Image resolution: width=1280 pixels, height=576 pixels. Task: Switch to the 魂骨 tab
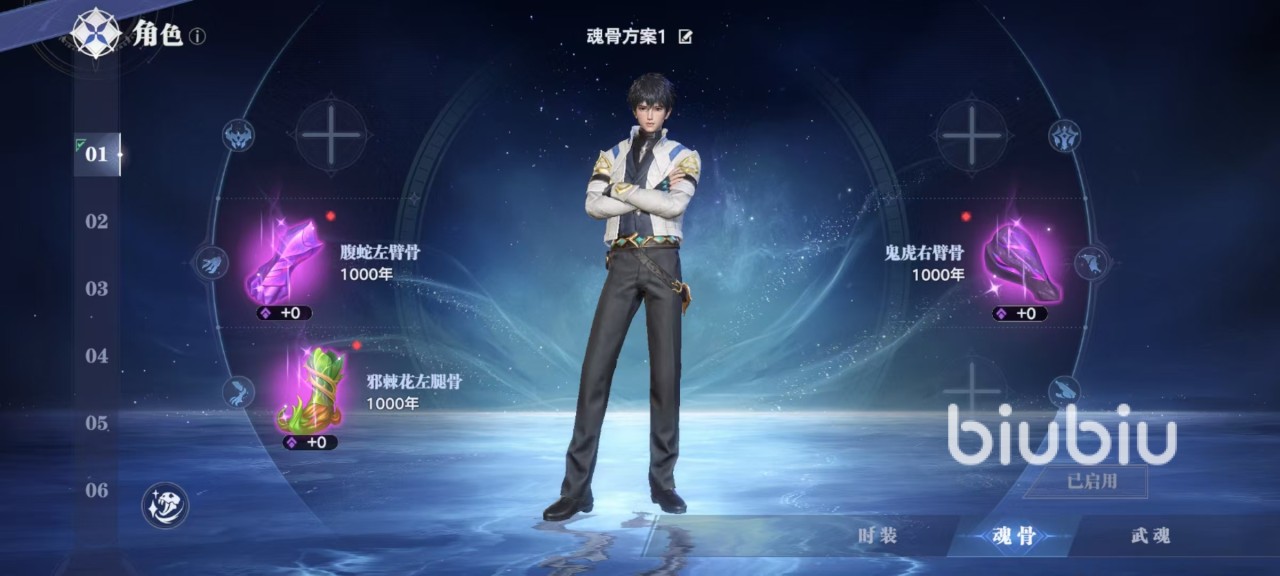(1014, 536)
